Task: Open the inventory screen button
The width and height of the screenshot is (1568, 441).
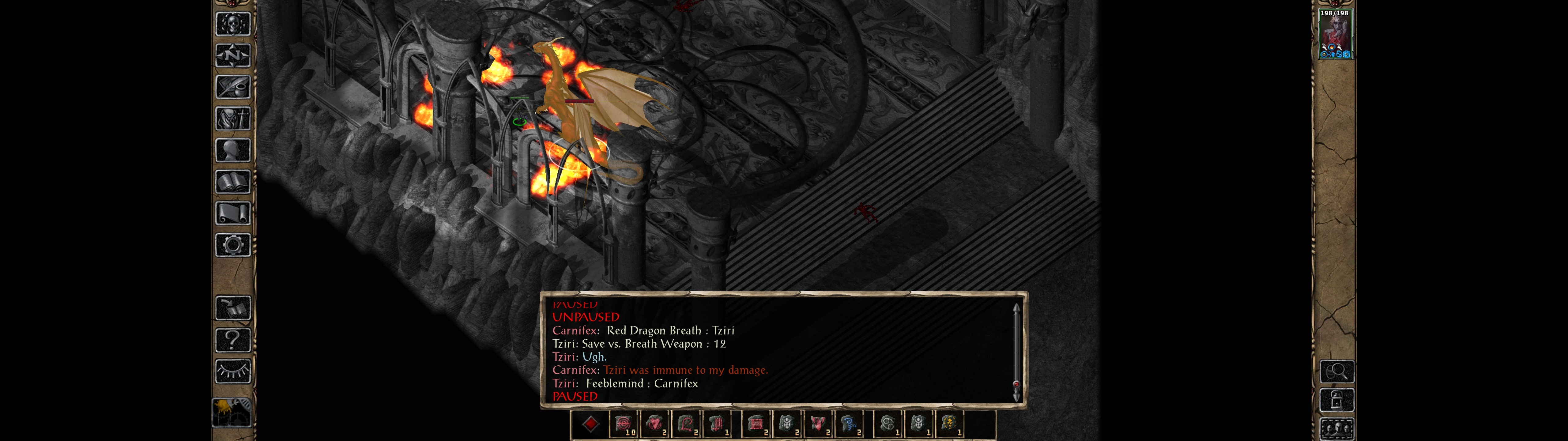Action: pyautogui.click(x=232, y=118)
